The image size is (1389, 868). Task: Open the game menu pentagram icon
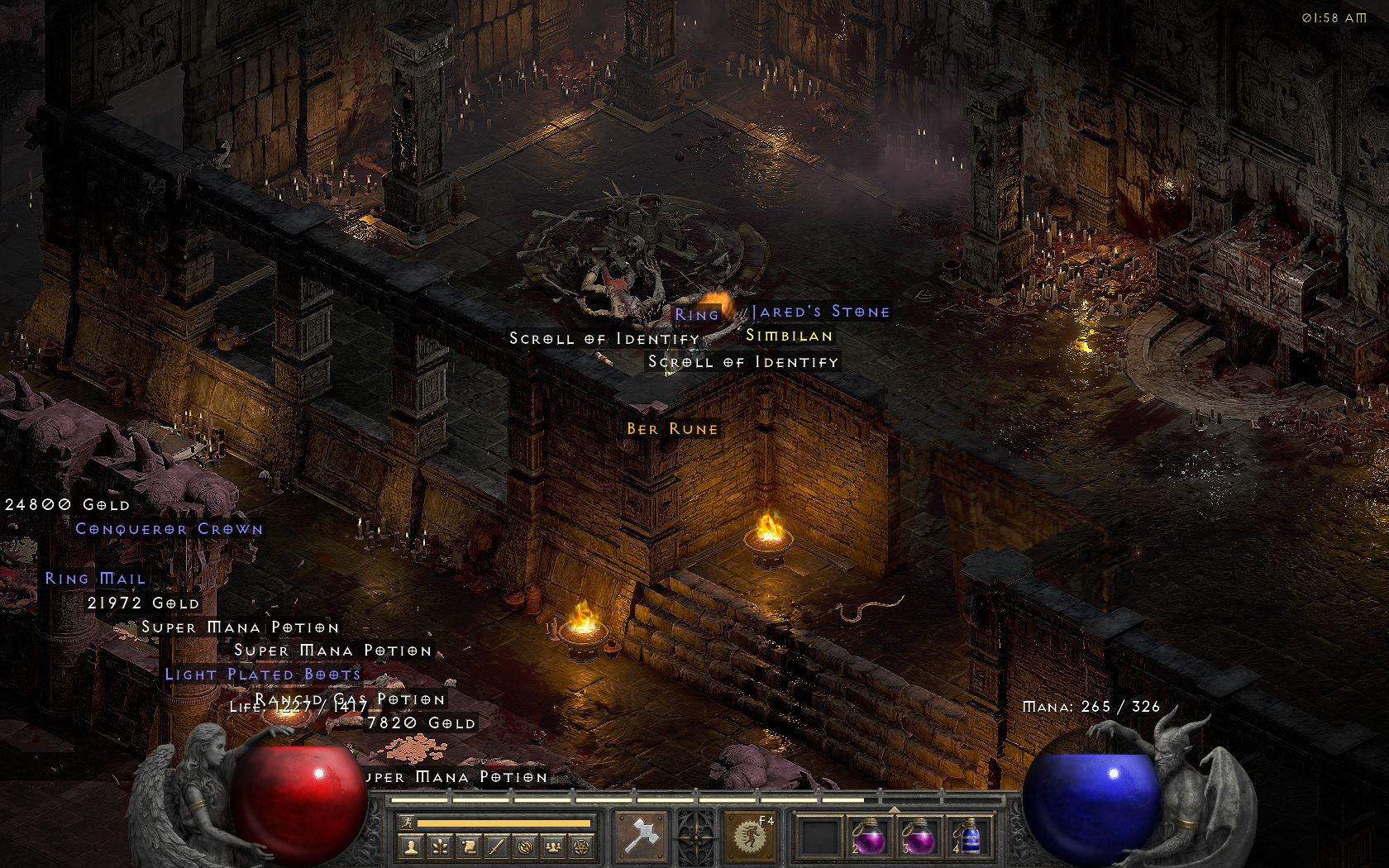click(x=581, y=847)
